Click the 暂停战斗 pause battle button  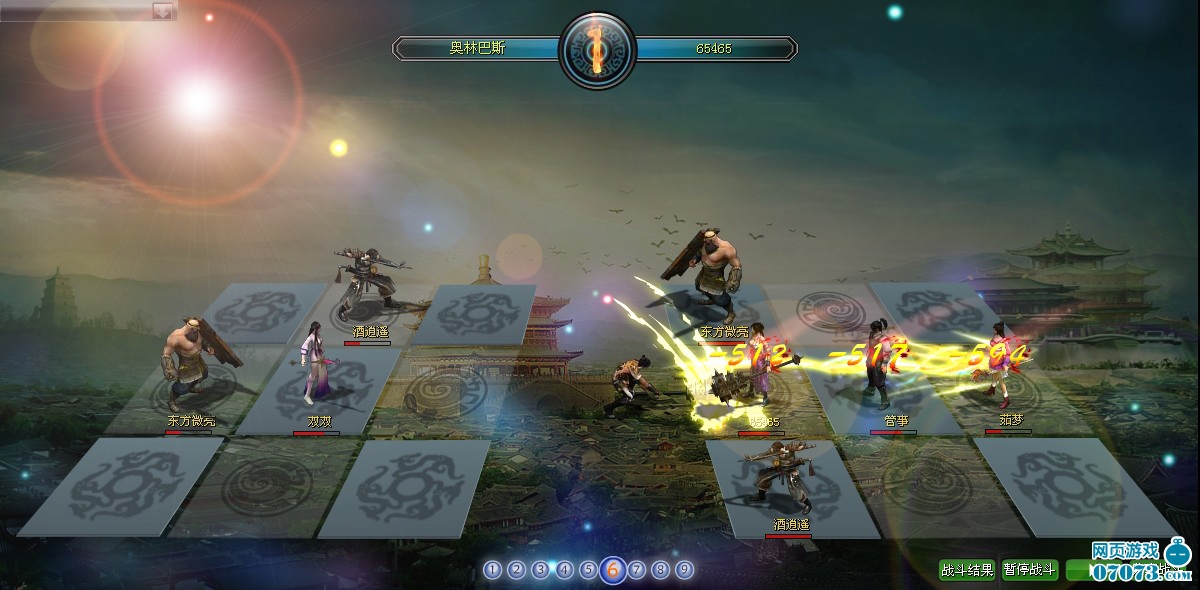click(x=1029, y=570)
